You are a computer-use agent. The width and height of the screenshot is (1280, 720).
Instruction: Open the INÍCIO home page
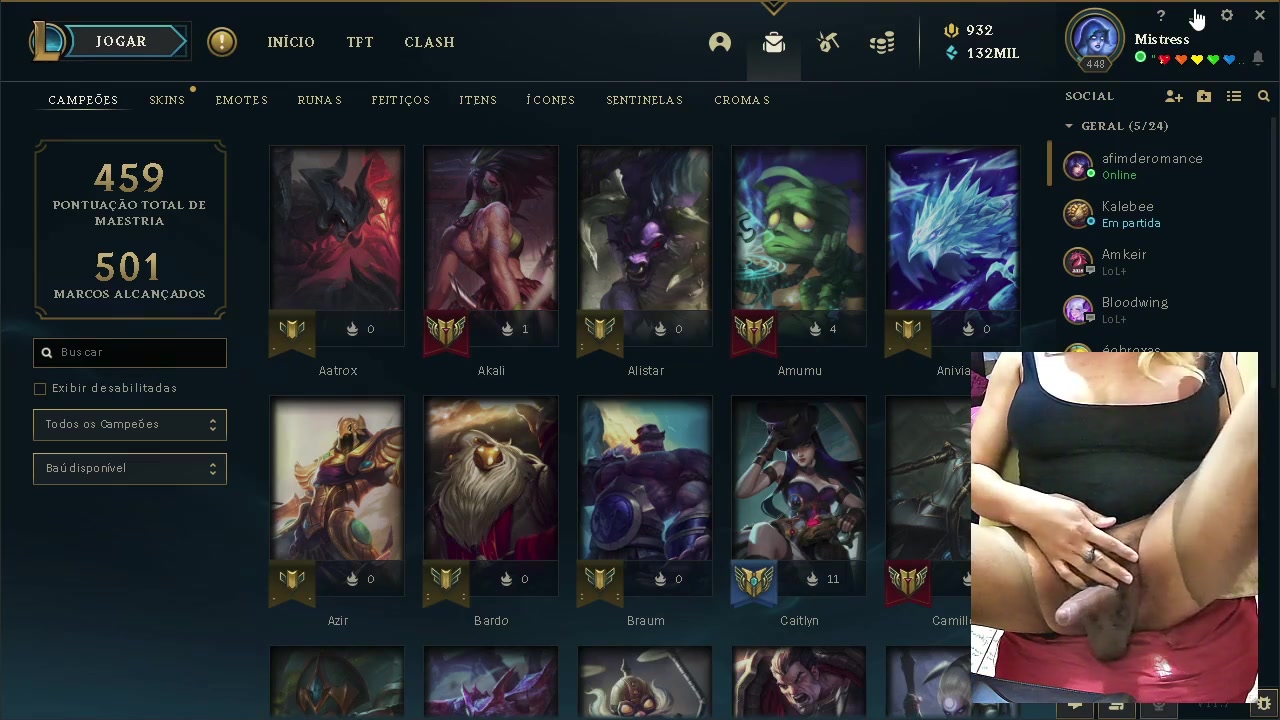291,42
